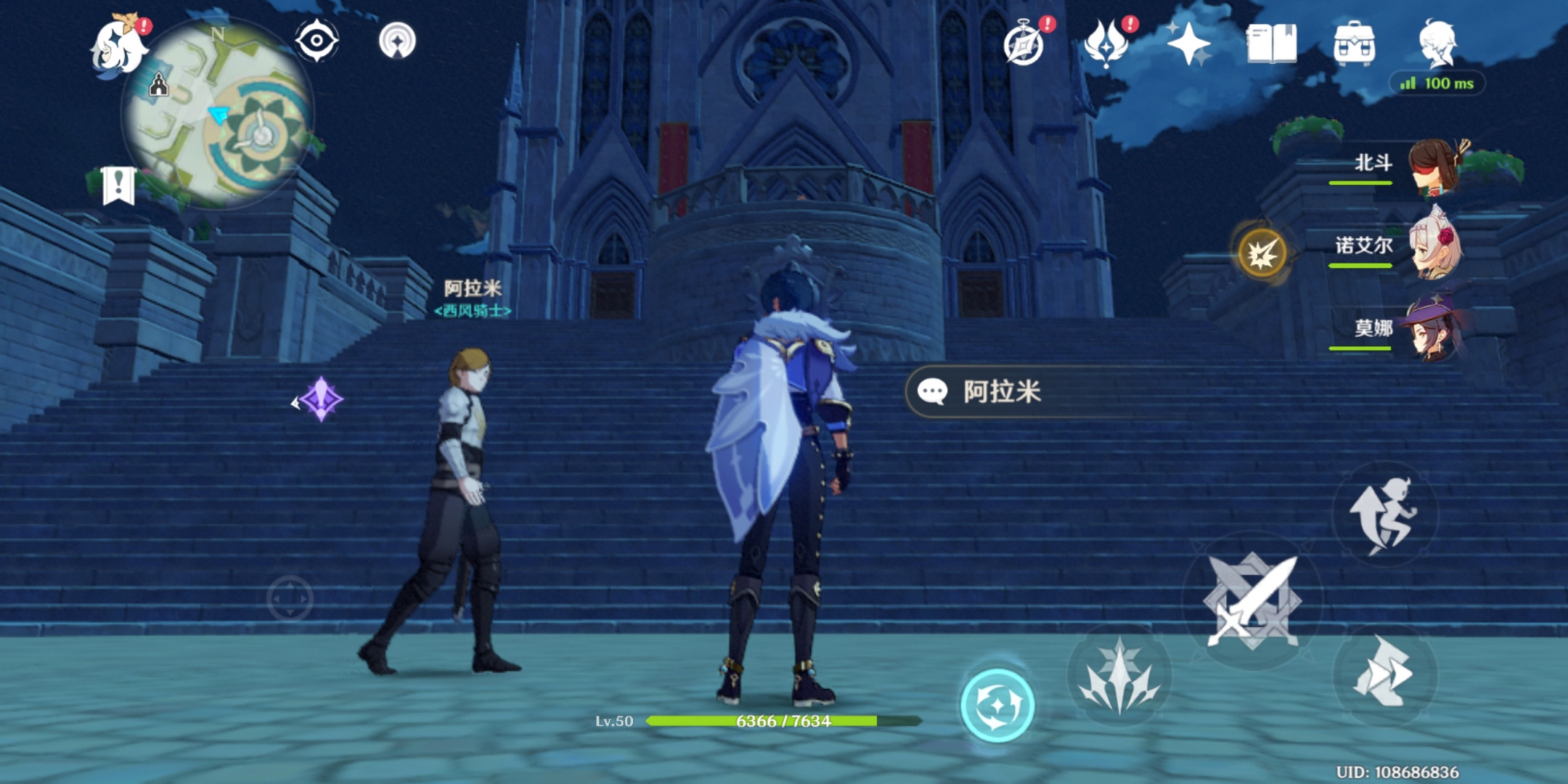The image size is (1568, 784).
Task: Open the quest bookmark on the left
Action: click(118, 185)
